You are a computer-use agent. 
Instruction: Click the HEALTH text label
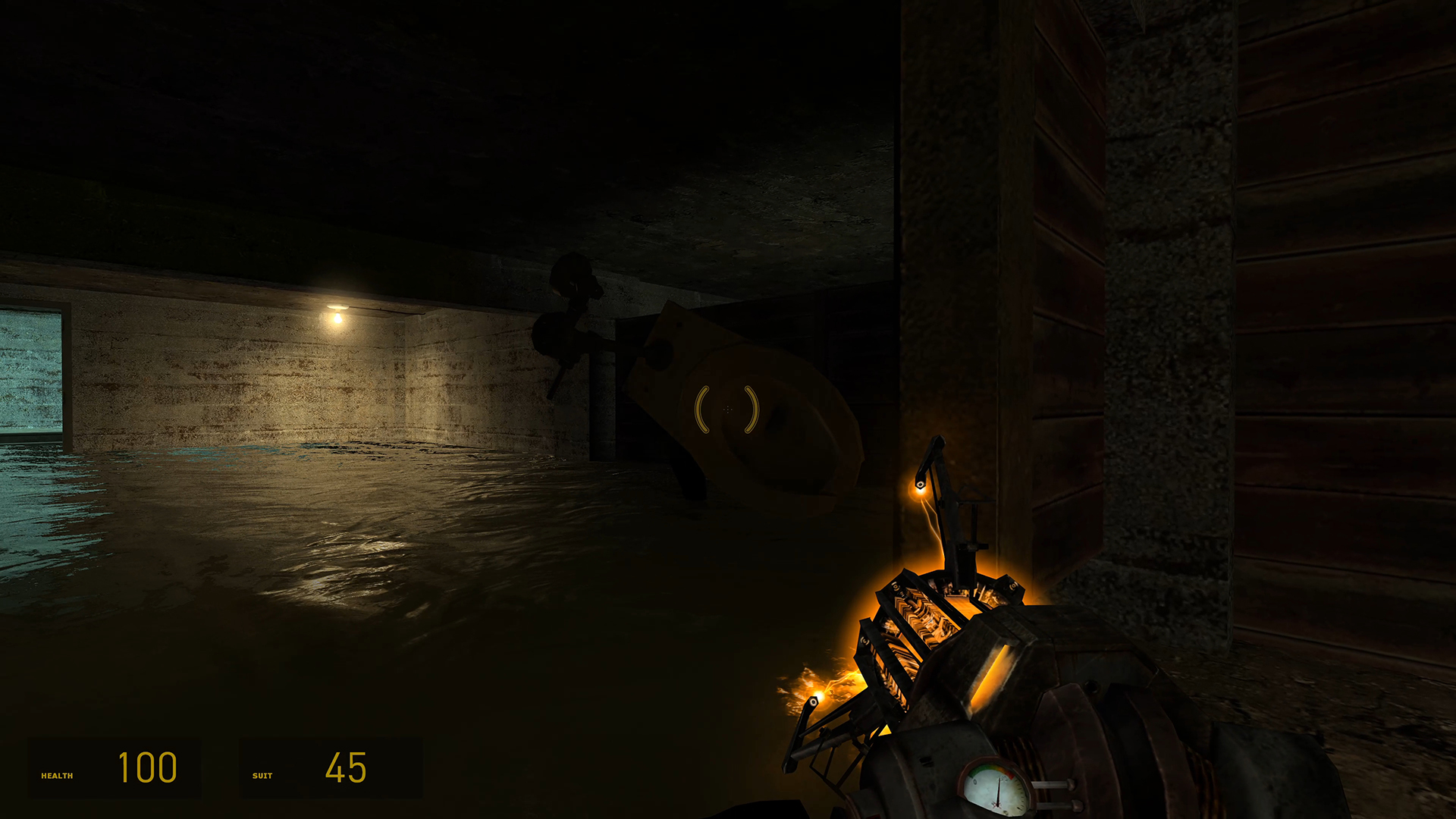(57, 775)
